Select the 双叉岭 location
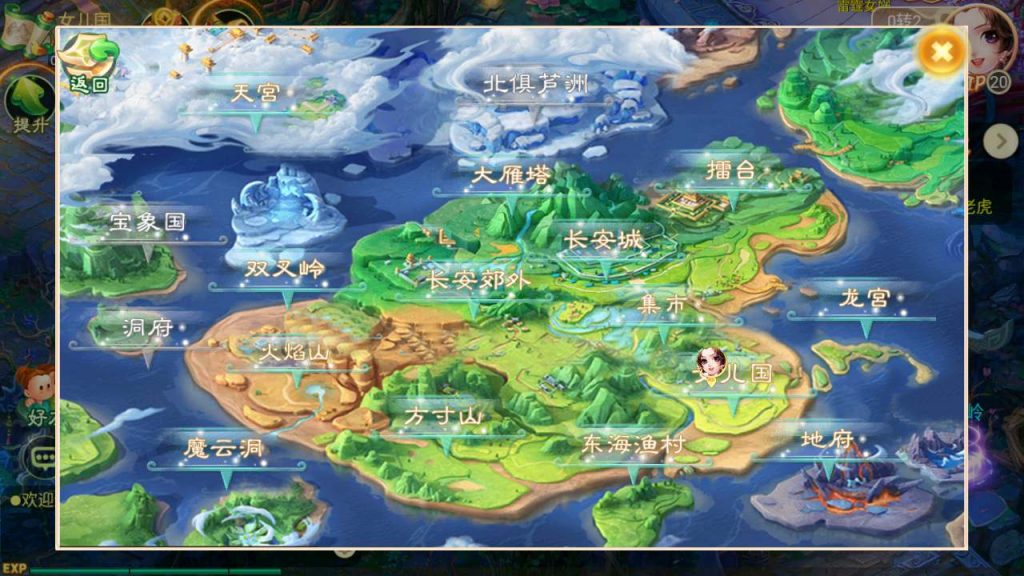The width and height of the screenshot is (1024, 576). [285, 270]
